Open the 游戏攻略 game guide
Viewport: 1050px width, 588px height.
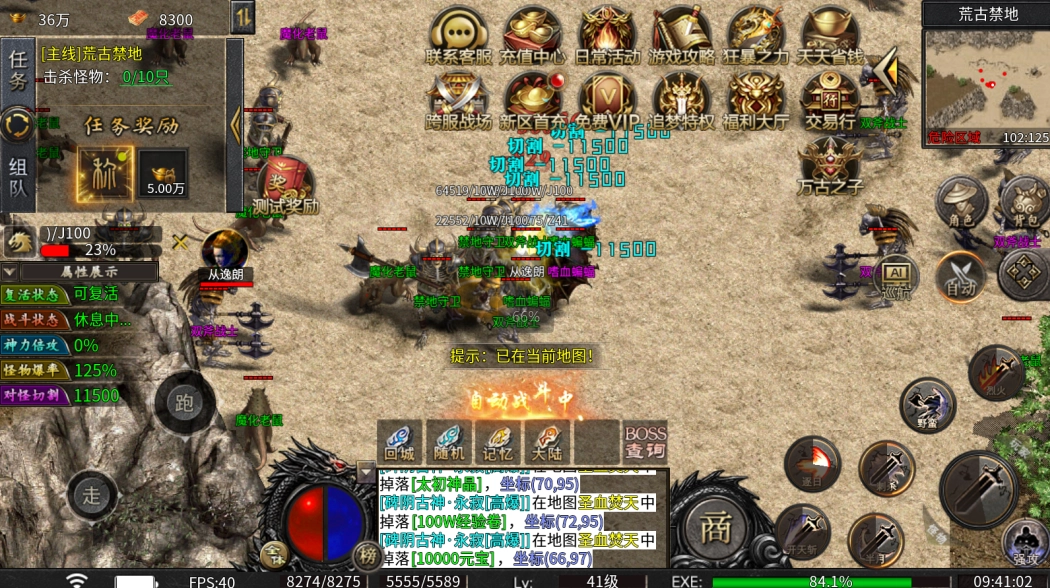click(681, 36)
